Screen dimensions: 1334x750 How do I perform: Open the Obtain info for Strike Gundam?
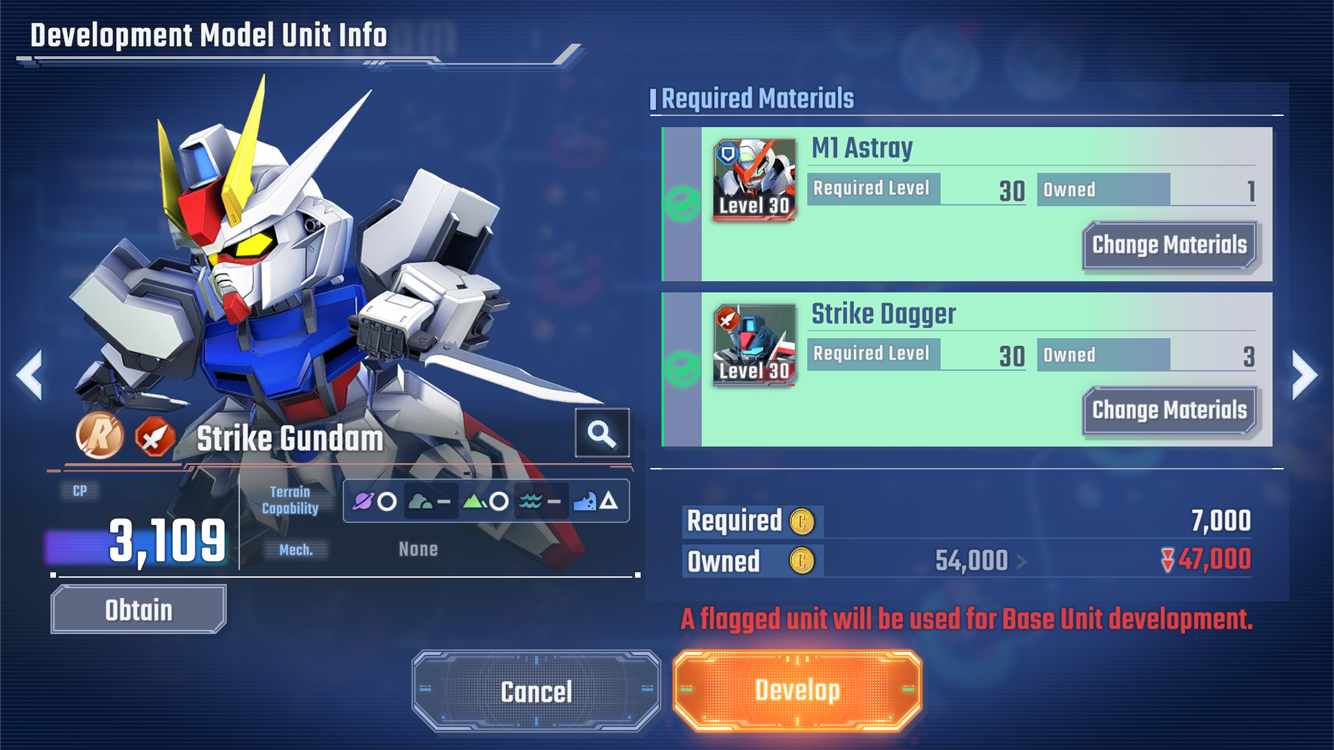(139, 610)
